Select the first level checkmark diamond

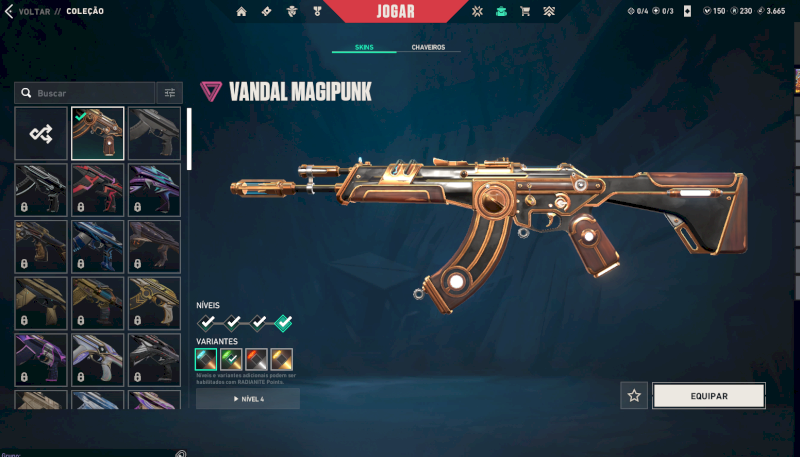click(207, 322)
